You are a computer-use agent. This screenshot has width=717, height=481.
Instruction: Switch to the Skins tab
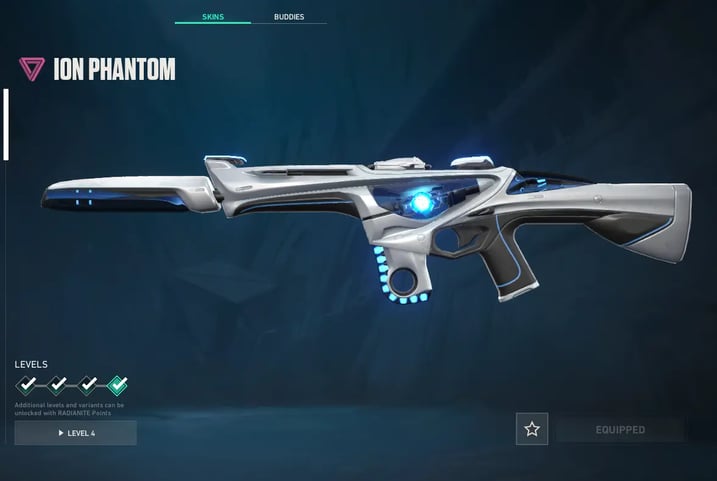212,17
